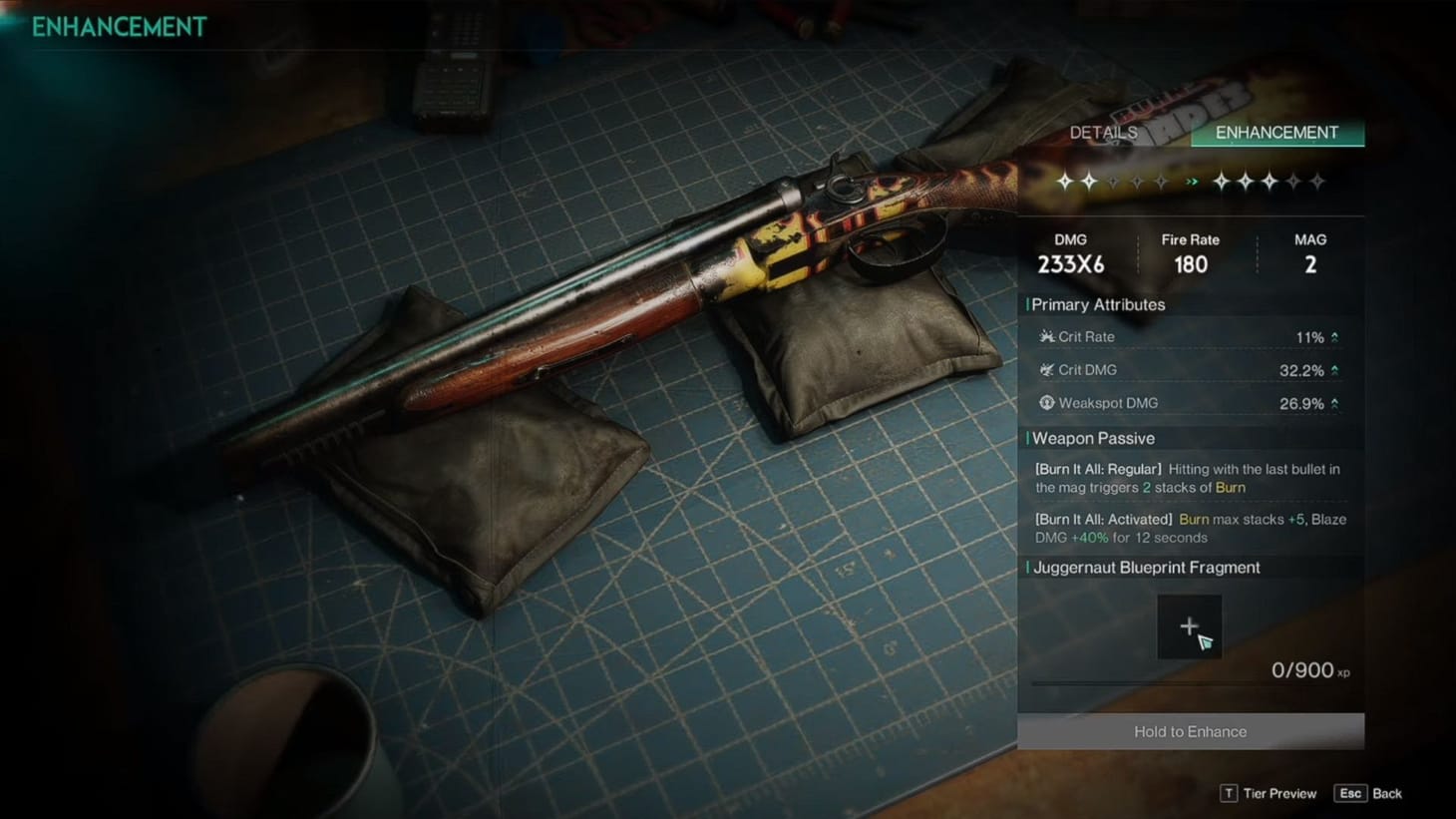Expand the Primary Attributes section
The image size is (1456, 819).
tap(1095, 304)
